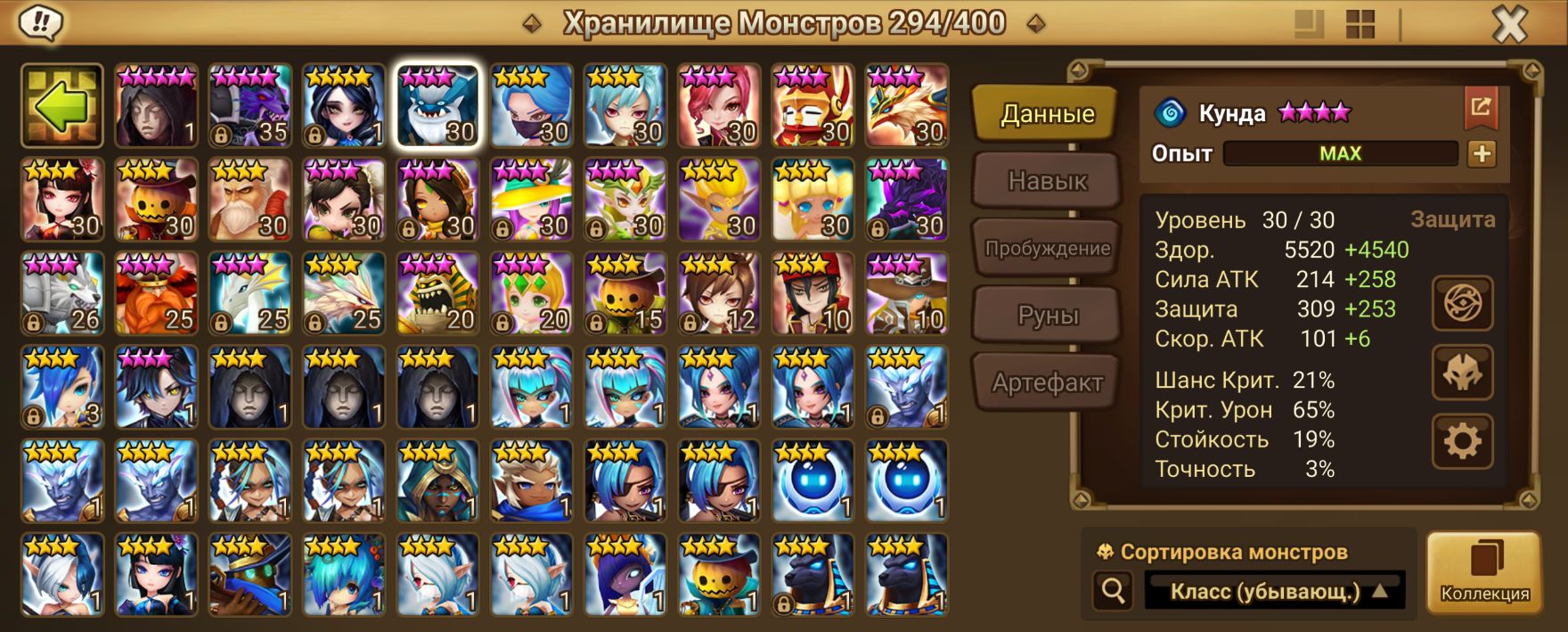Switch to the four-square grid view
Viewport: 1568px width, 632px height.
[x=1360, y=24]
